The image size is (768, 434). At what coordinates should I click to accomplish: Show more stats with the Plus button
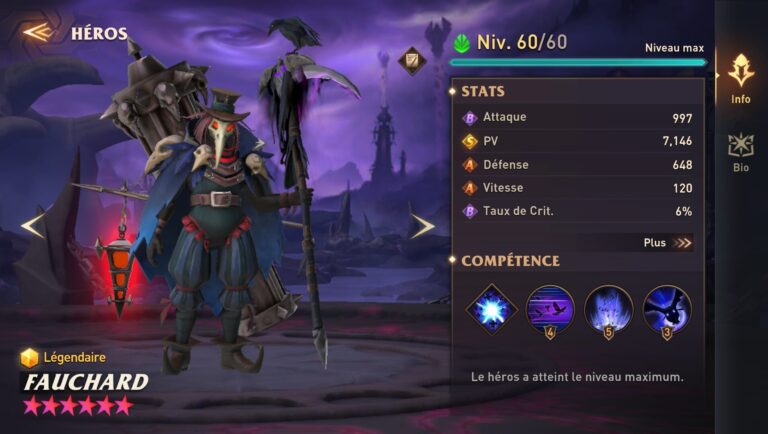point(667,242)
